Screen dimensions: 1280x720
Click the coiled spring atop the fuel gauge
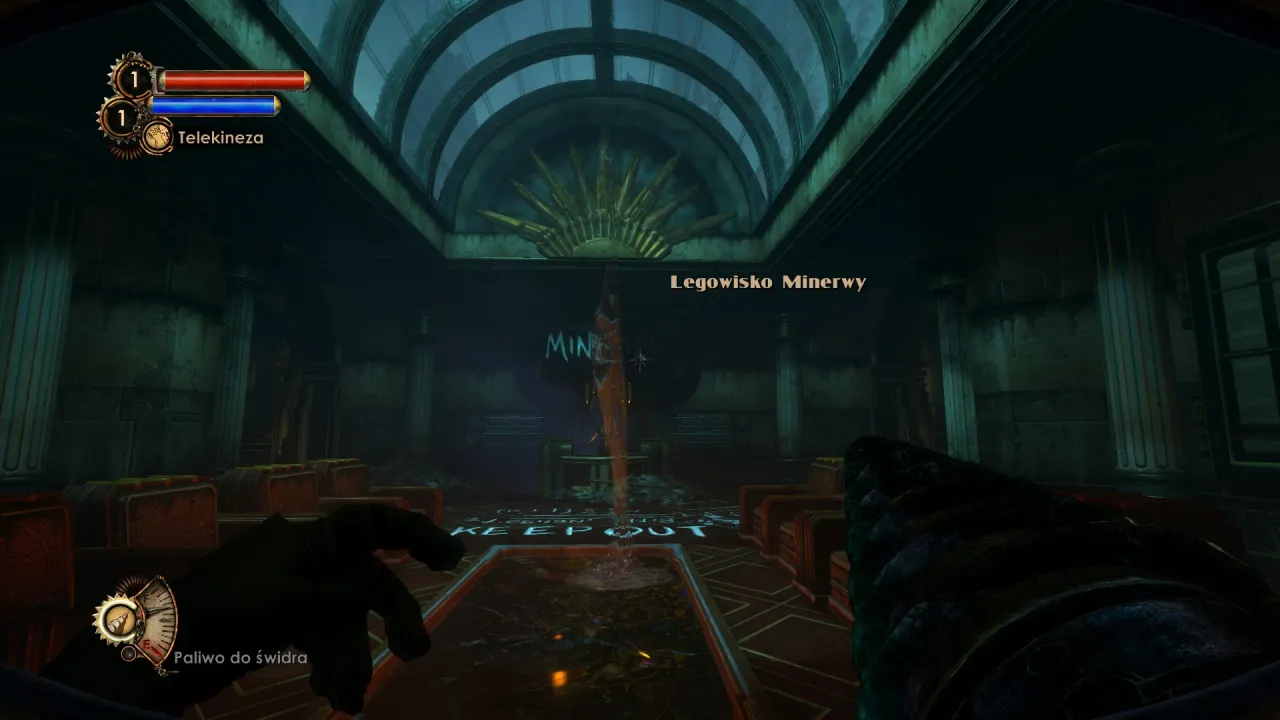click(x=131, y=584)
